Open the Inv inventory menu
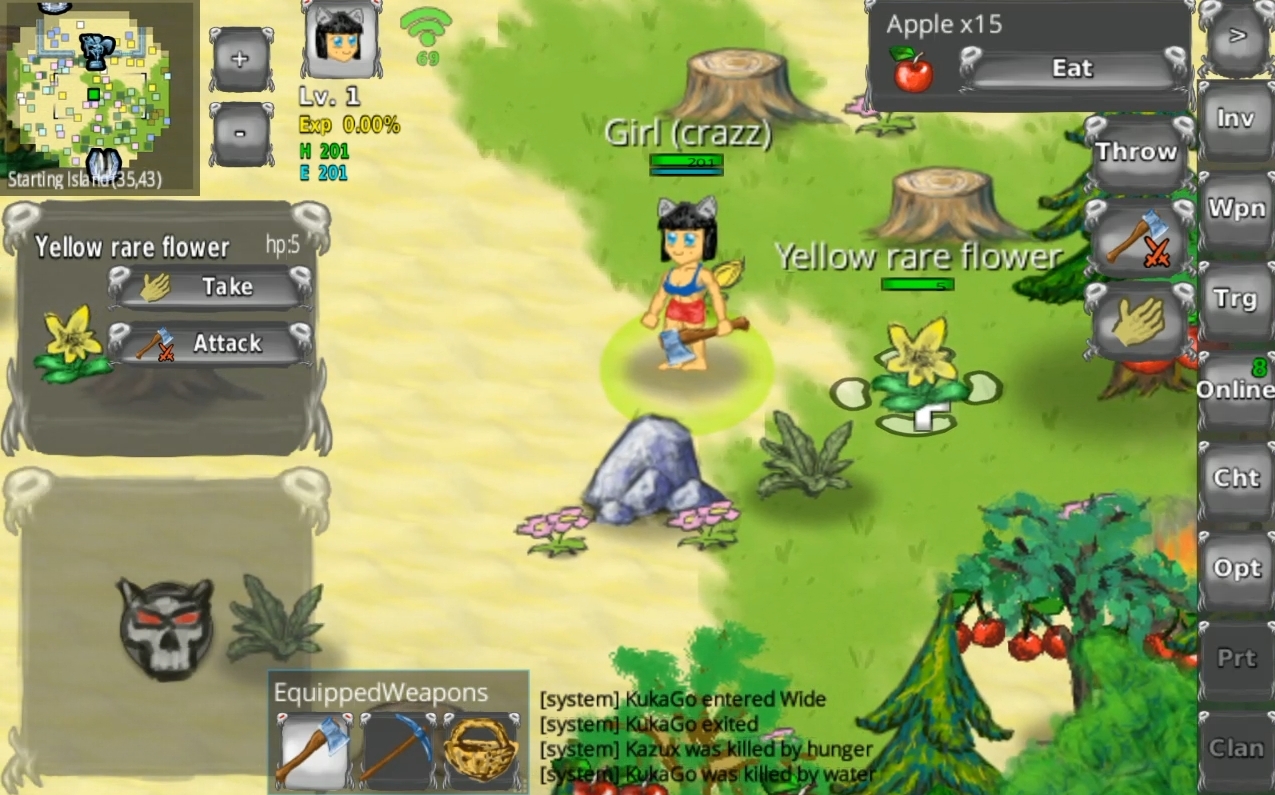1275x795 pixels. [x=1236, y=118]
